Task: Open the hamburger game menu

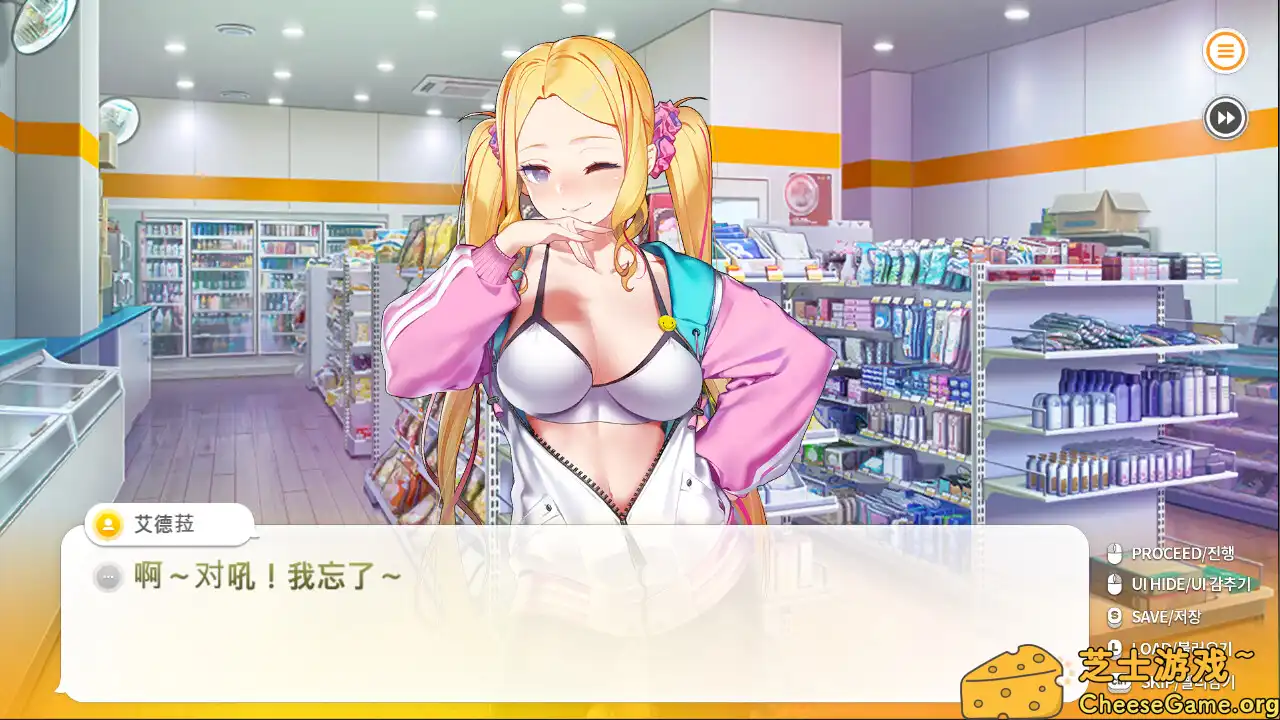Action: point(1224,51)
